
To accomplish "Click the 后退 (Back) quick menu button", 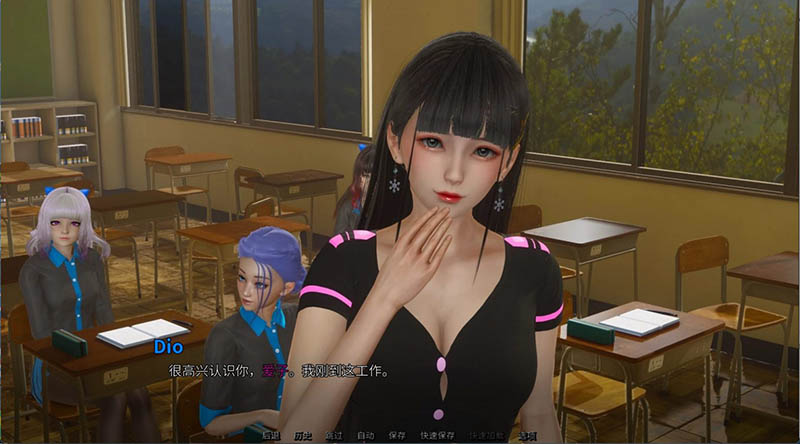I will pyautogui.click(x=270, y=436).
